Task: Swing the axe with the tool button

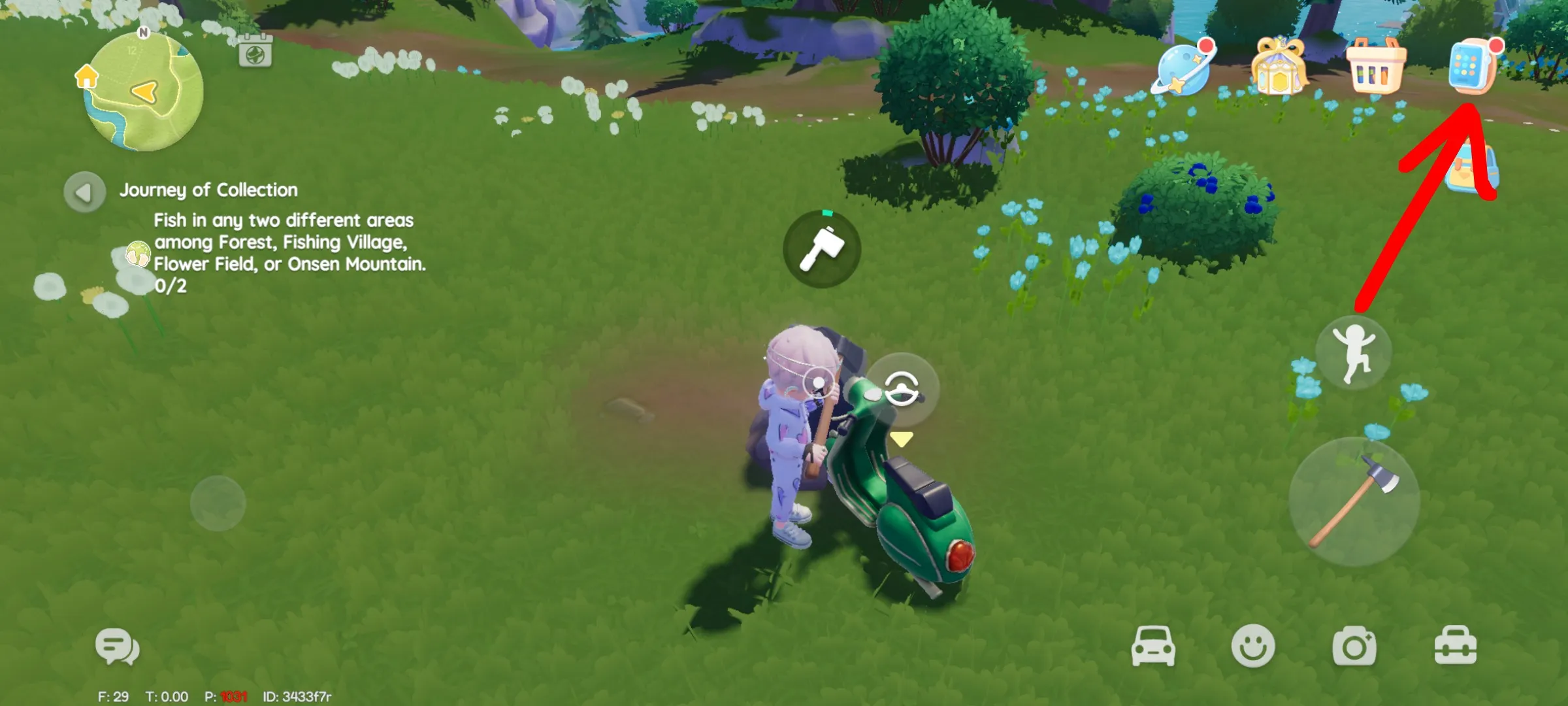Action: click(x=1354, y=502)
